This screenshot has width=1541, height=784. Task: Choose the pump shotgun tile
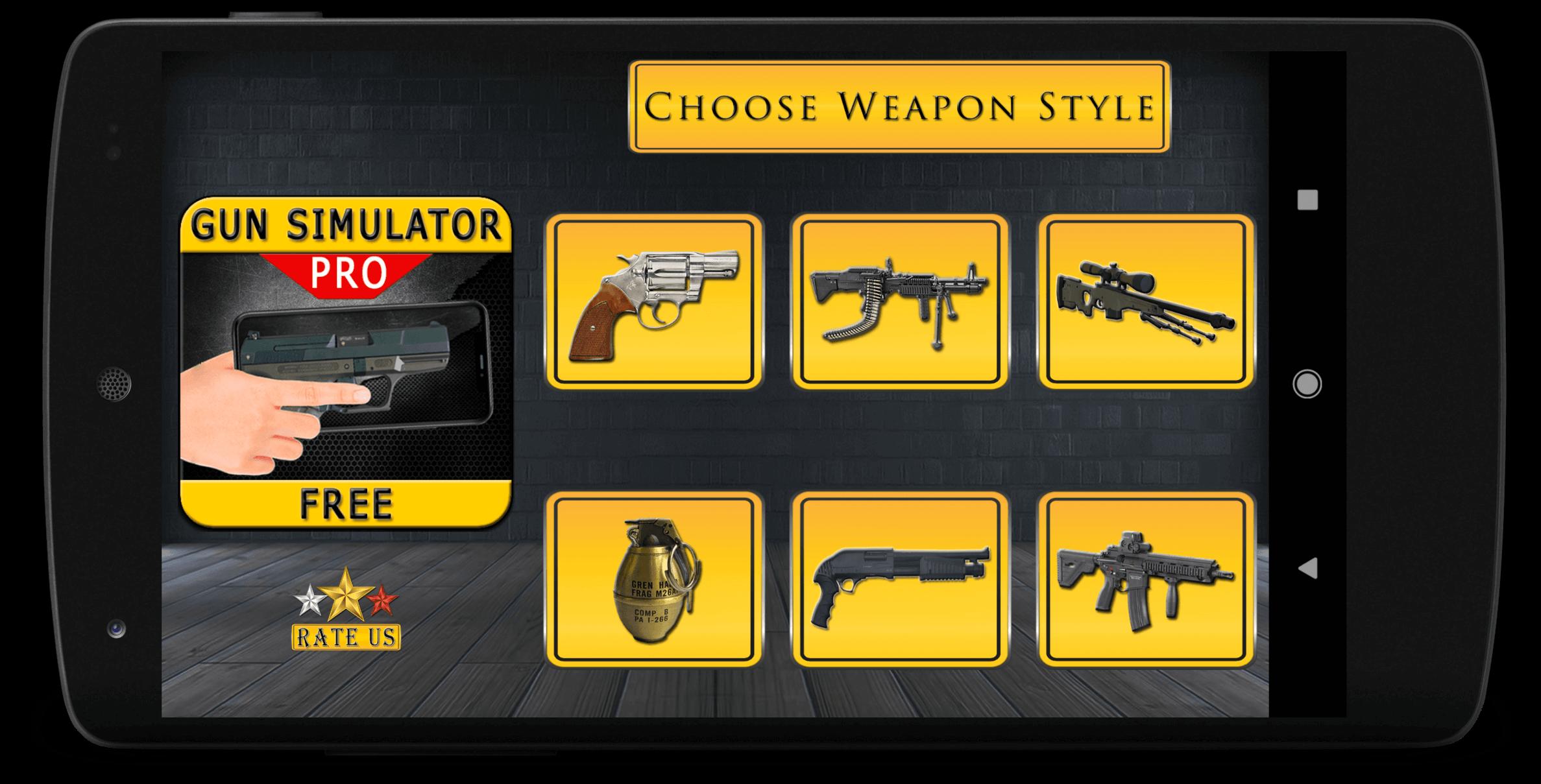tap(899, 579)
